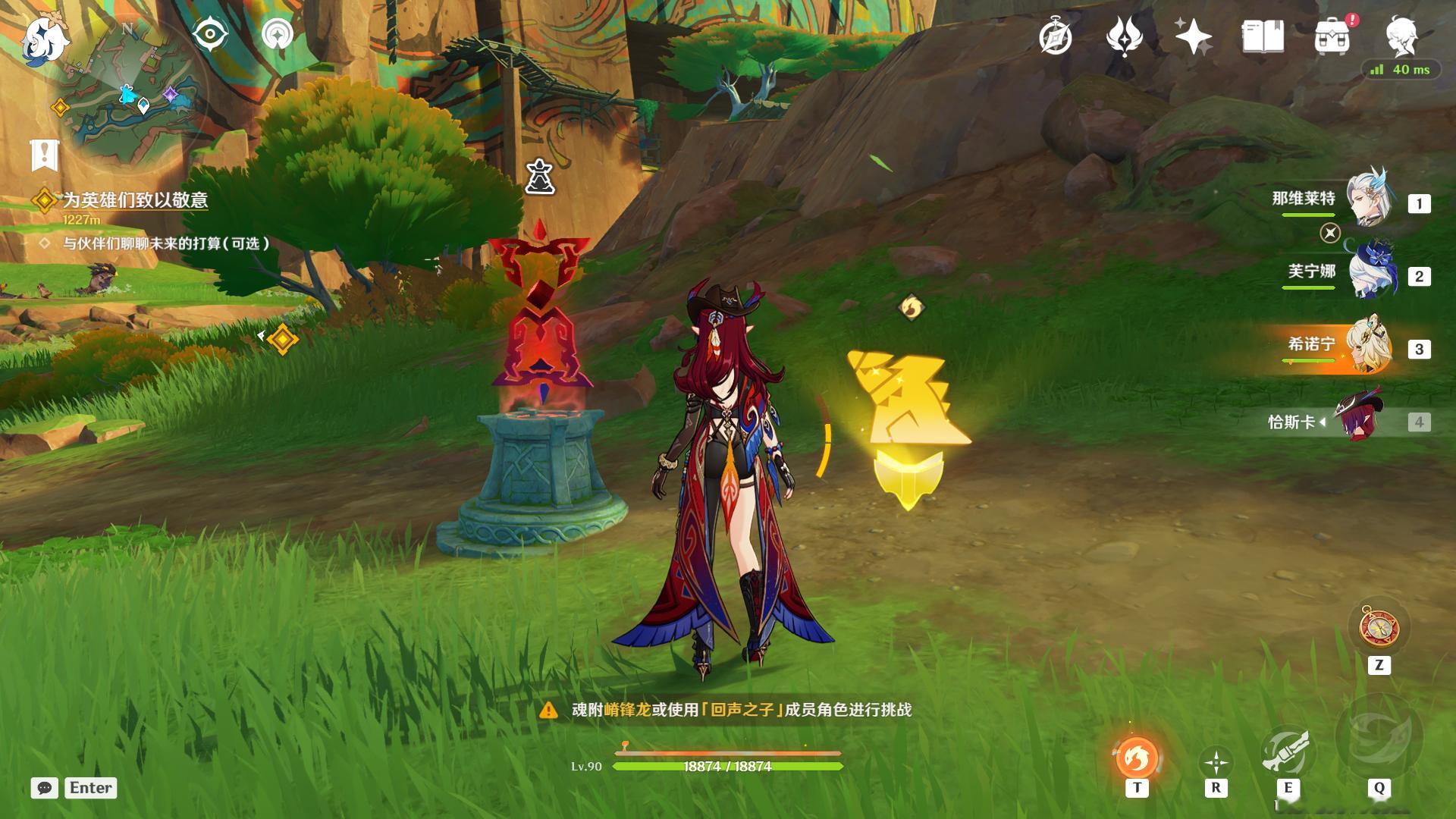
Task: Use the compass gadget icon
Action: click(1379, 629)
